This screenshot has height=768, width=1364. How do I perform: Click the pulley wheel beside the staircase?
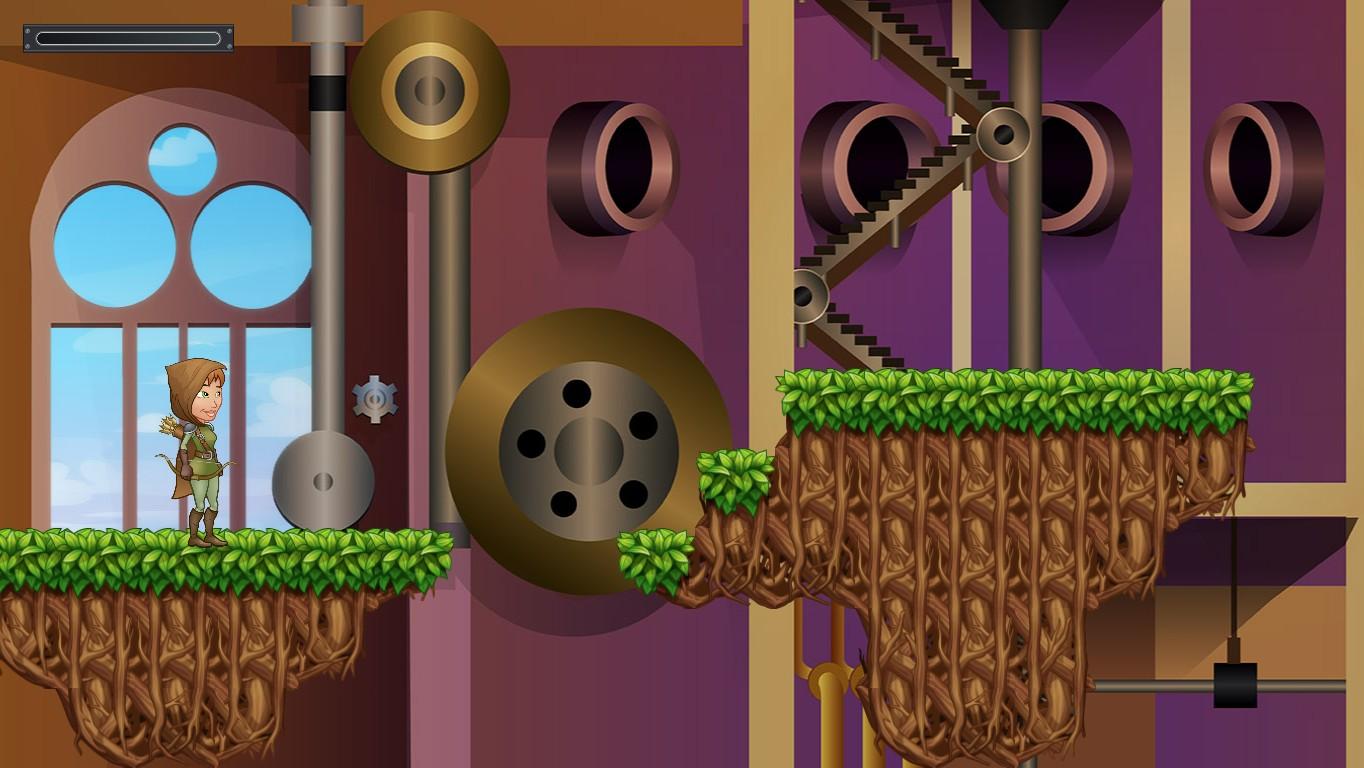point(1004,135)
